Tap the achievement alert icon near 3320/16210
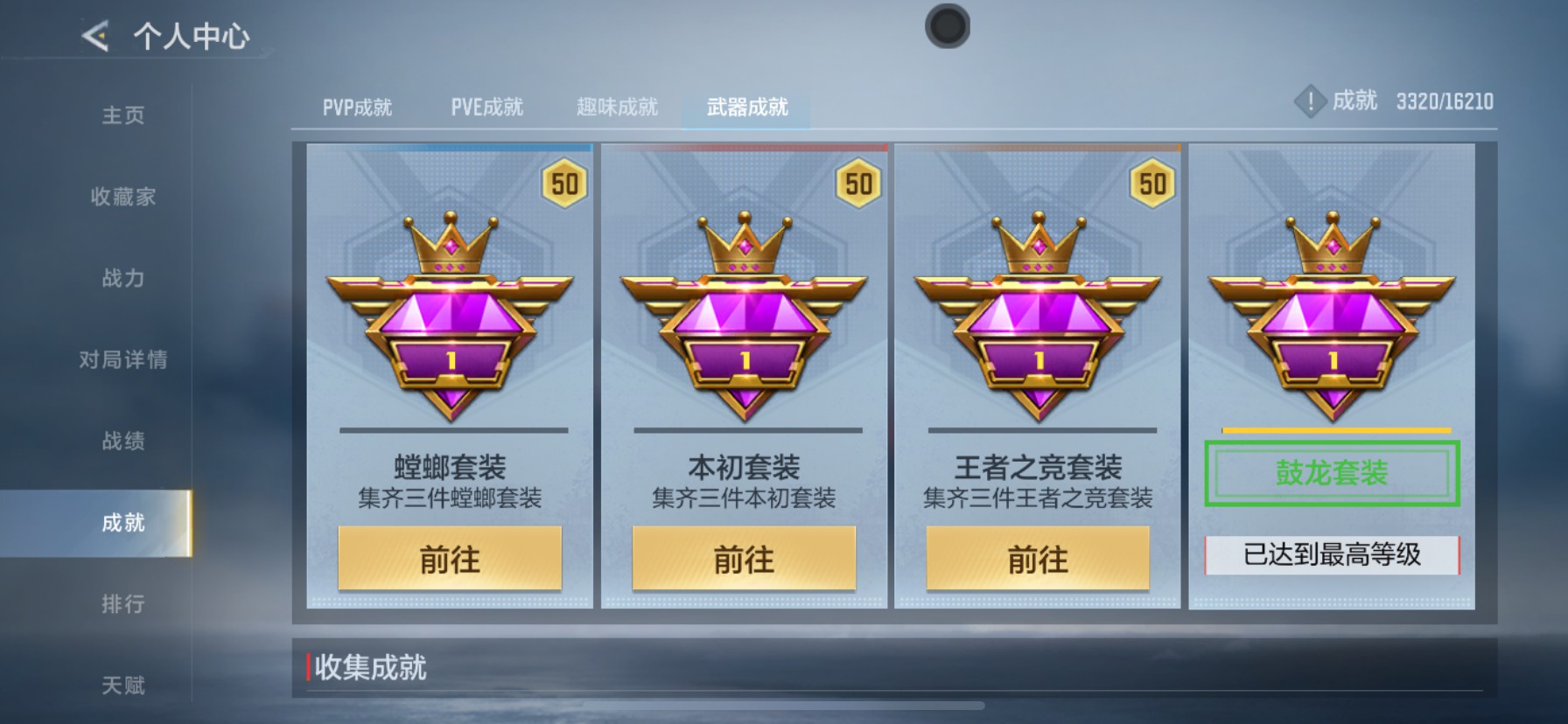The image size is (1568, 724). click(x=1310, y=101)
